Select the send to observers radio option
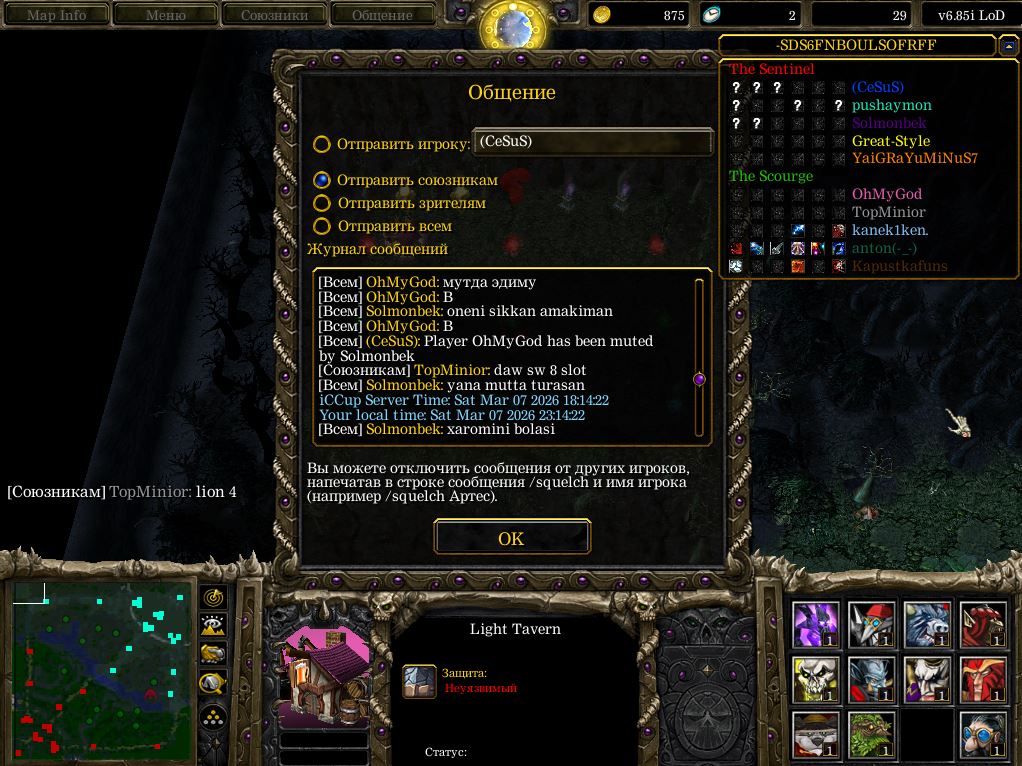The image size is (1022, 766). point(322,203)
